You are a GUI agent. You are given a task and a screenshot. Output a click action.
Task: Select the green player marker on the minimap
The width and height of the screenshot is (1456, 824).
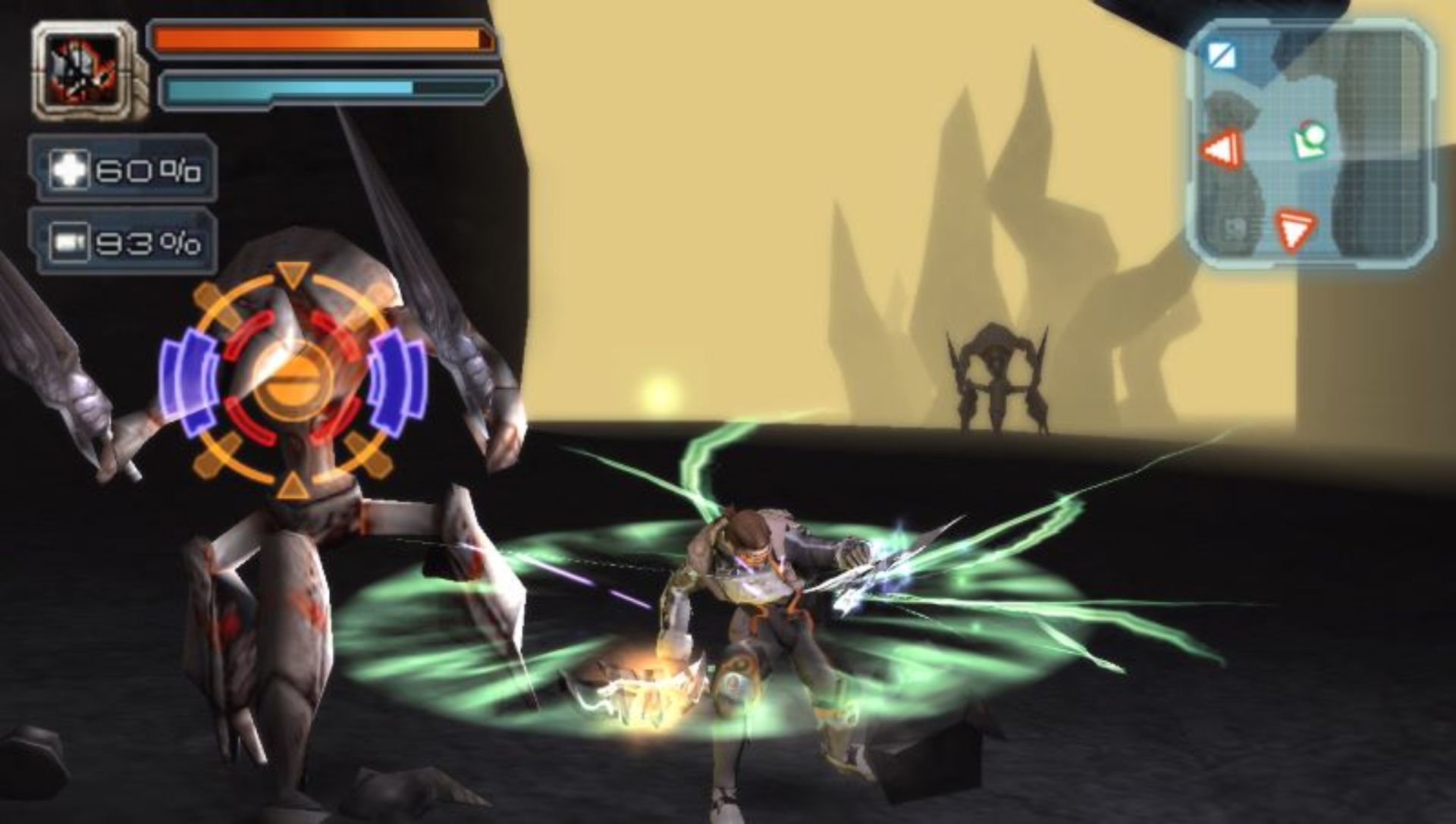tap(1308, 141)
